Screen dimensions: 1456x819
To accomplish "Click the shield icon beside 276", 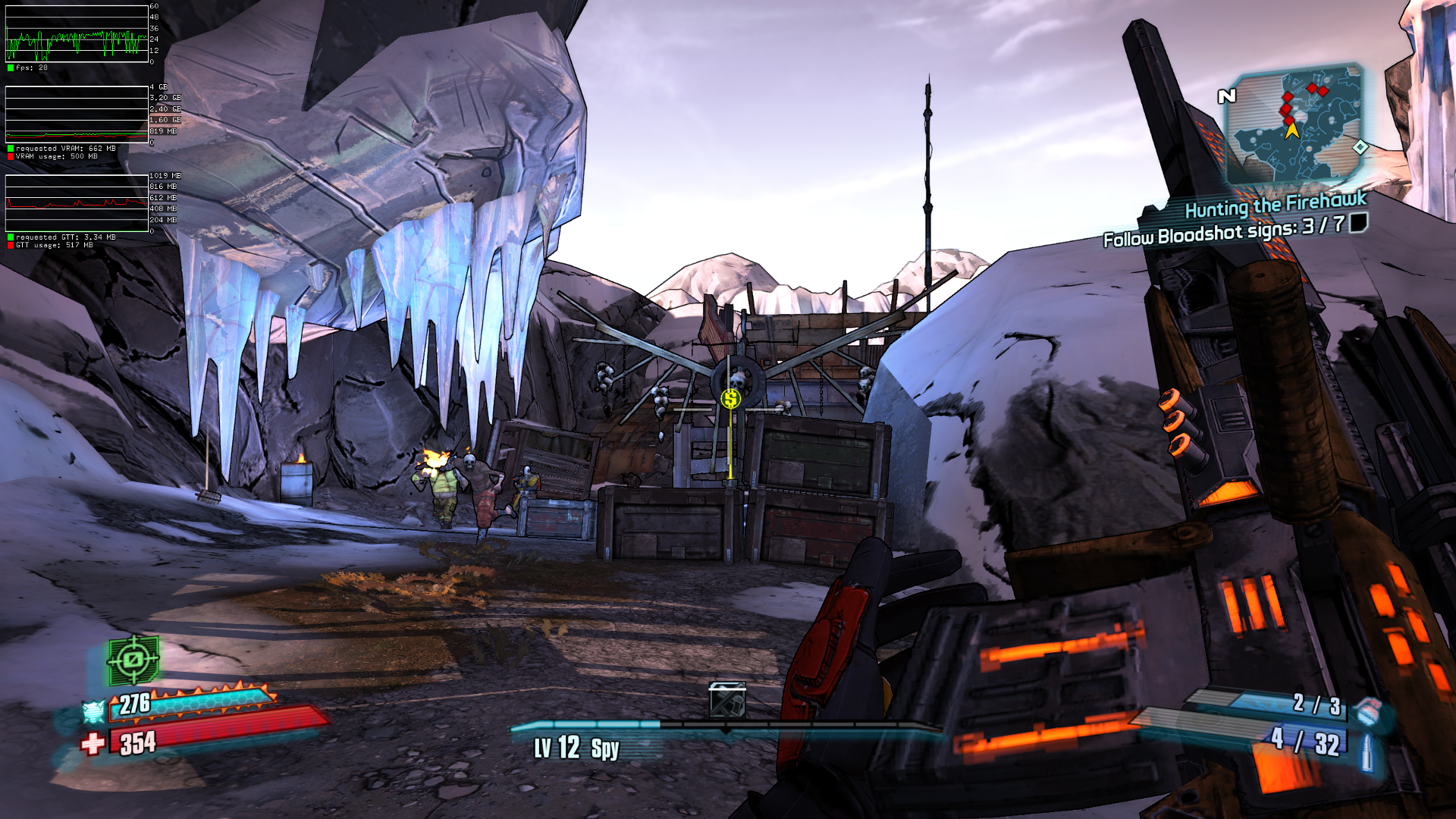I will tap(93, 711).
